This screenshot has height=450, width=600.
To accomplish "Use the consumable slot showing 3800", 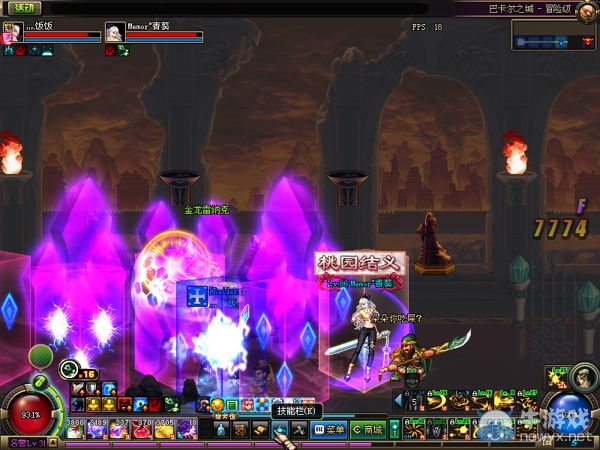I will click(x=75, y=429).
